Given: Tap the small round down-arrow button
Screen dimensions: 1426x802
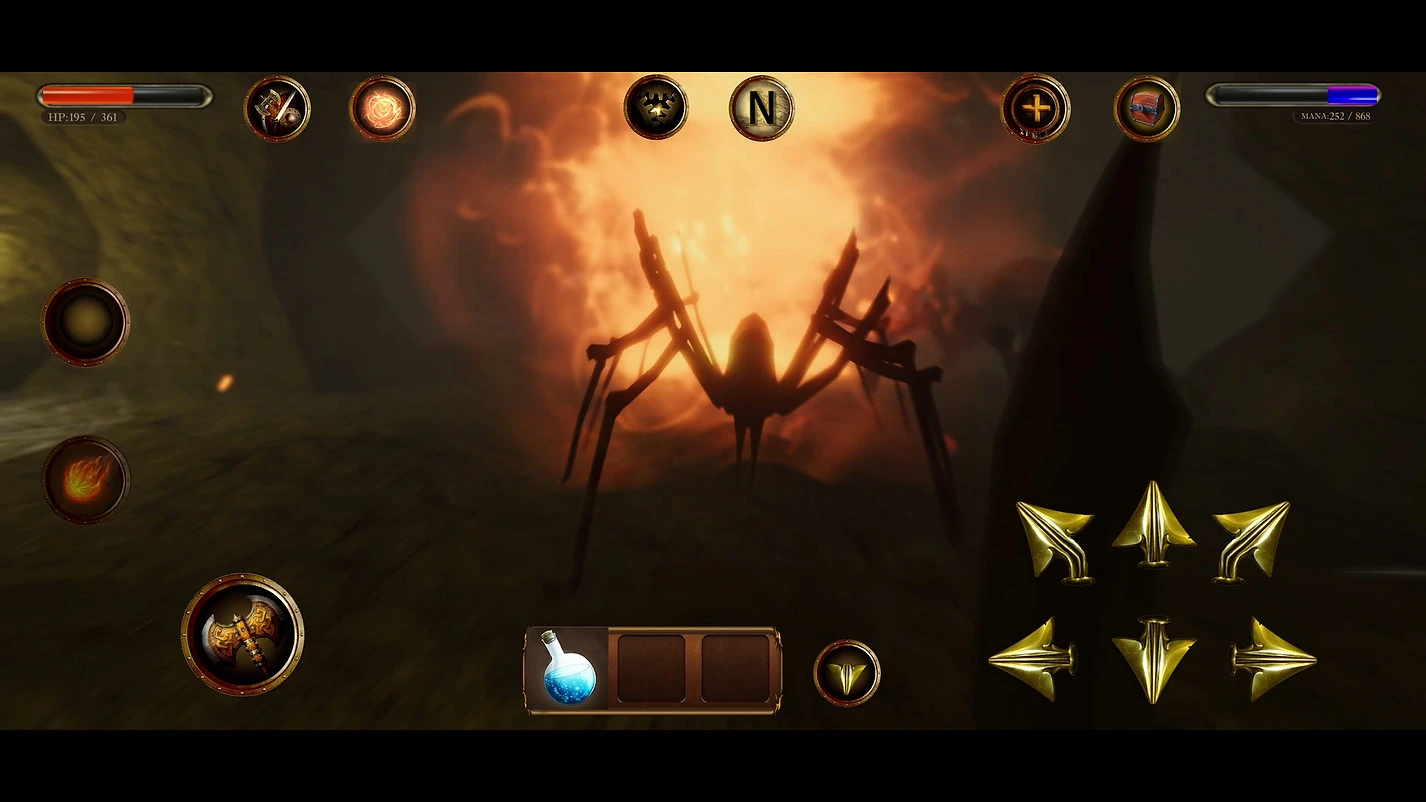Looking at the screenshot, I should pos(847,673).
